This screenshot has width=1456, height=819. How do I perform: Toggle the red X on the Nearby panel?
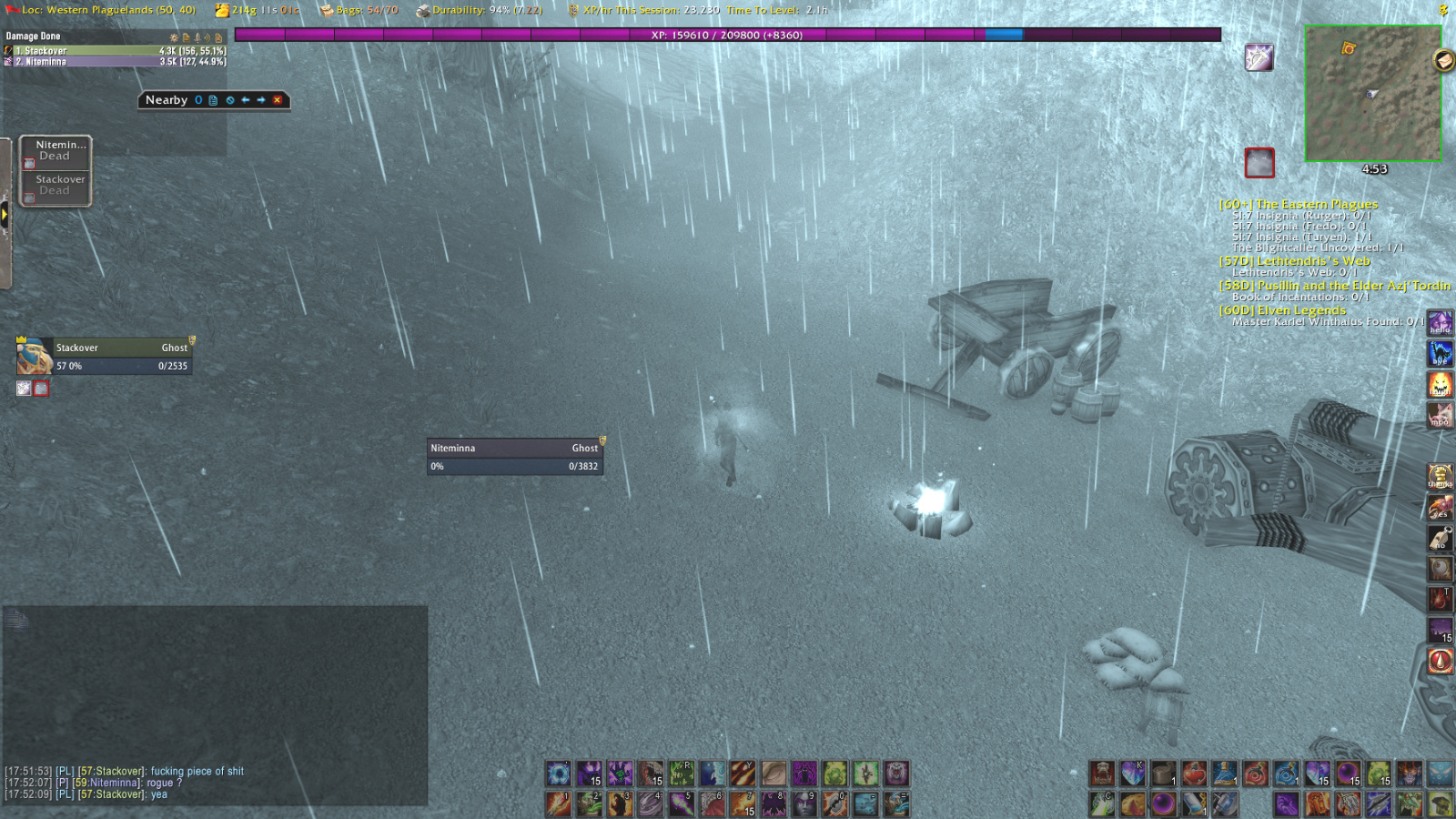coord(278,100)
